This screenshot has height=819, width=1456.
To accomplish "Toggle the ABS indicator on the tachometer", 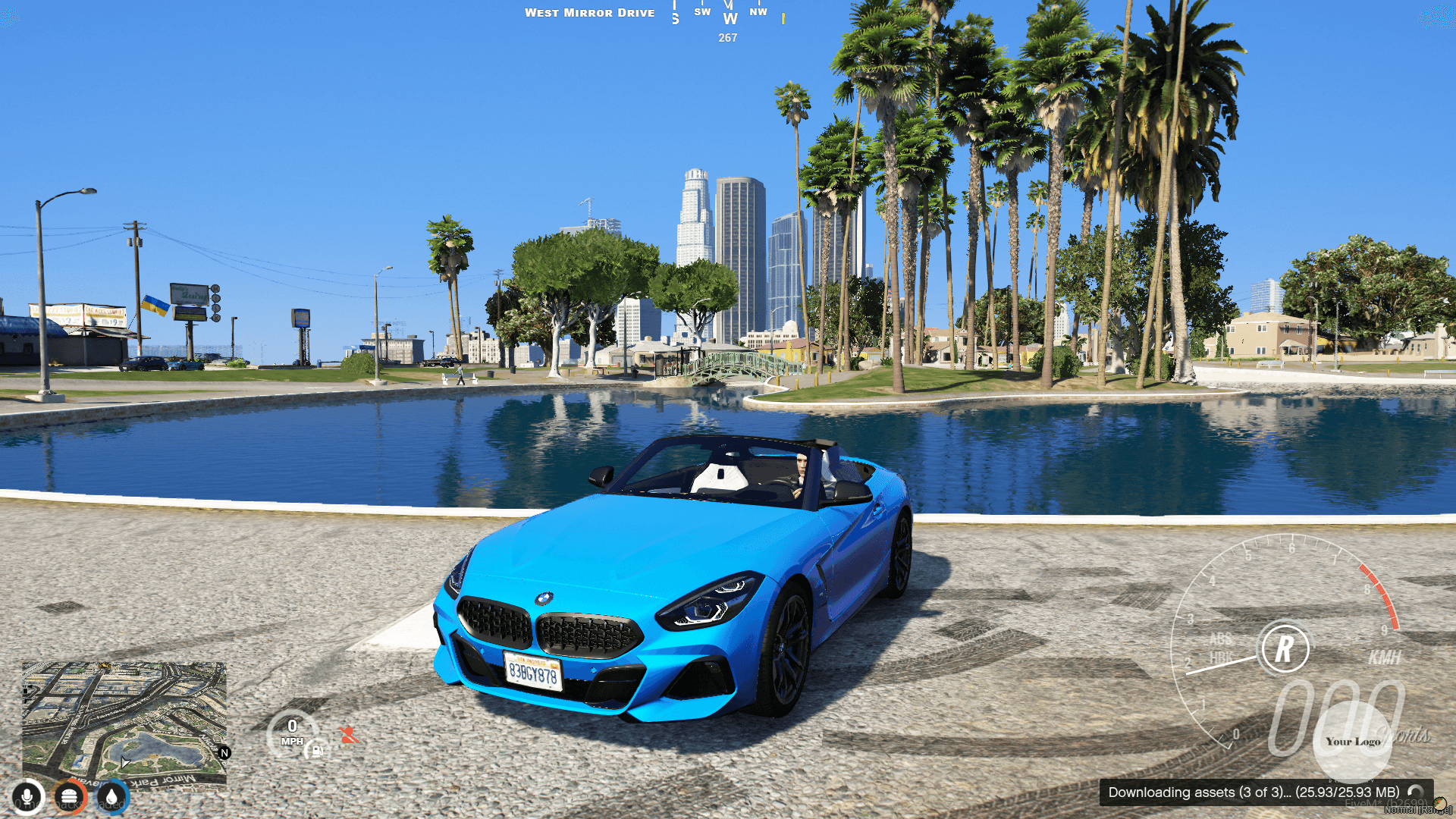I will pos(1221,637).
